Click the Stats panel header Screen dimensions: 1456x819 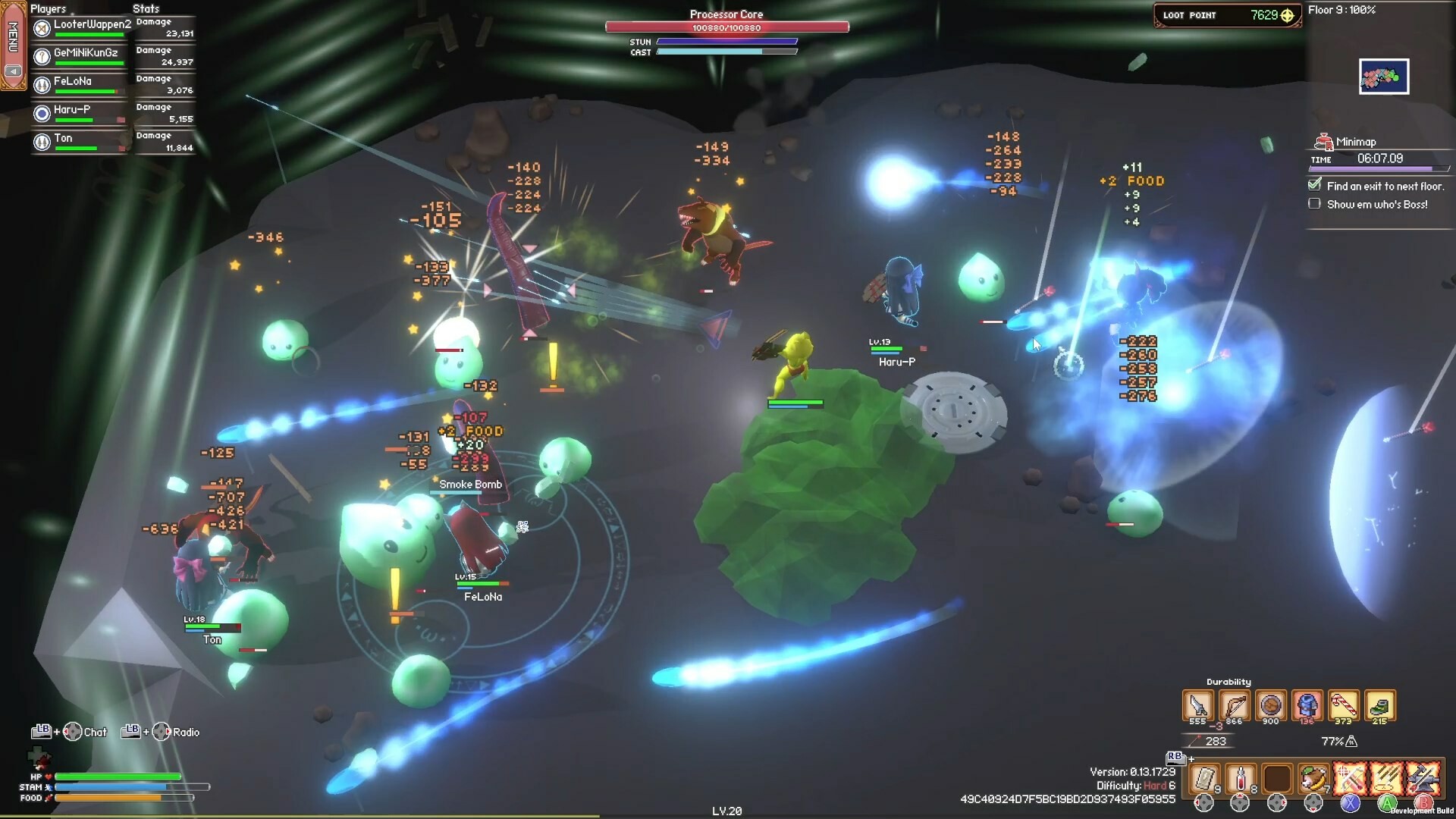(146, 8)
